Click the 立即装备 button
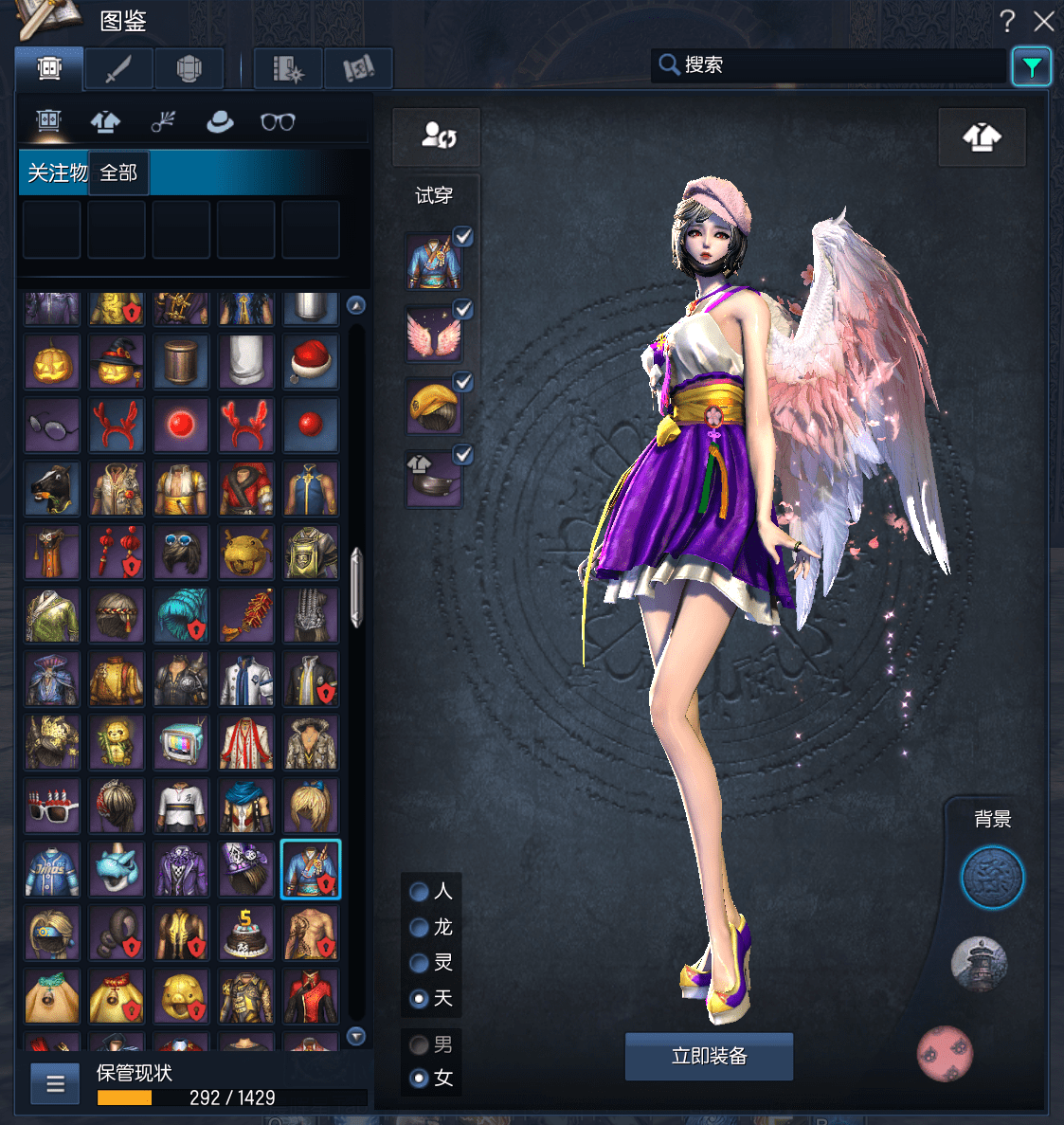Image resolution: width=1064 pixels, height=1125 pixels. [709, 1056]
